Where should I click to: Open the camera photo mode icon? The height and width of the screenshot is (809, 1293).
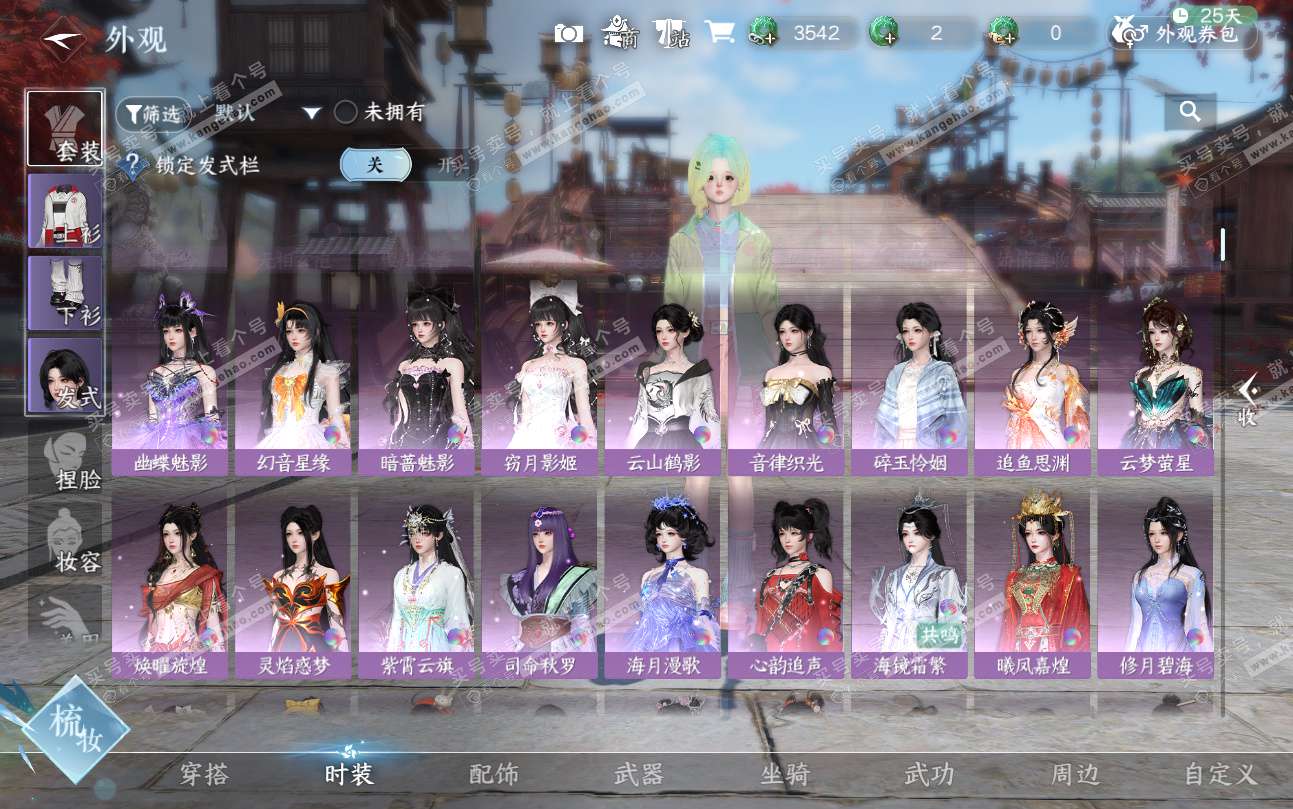pos(569,33)
